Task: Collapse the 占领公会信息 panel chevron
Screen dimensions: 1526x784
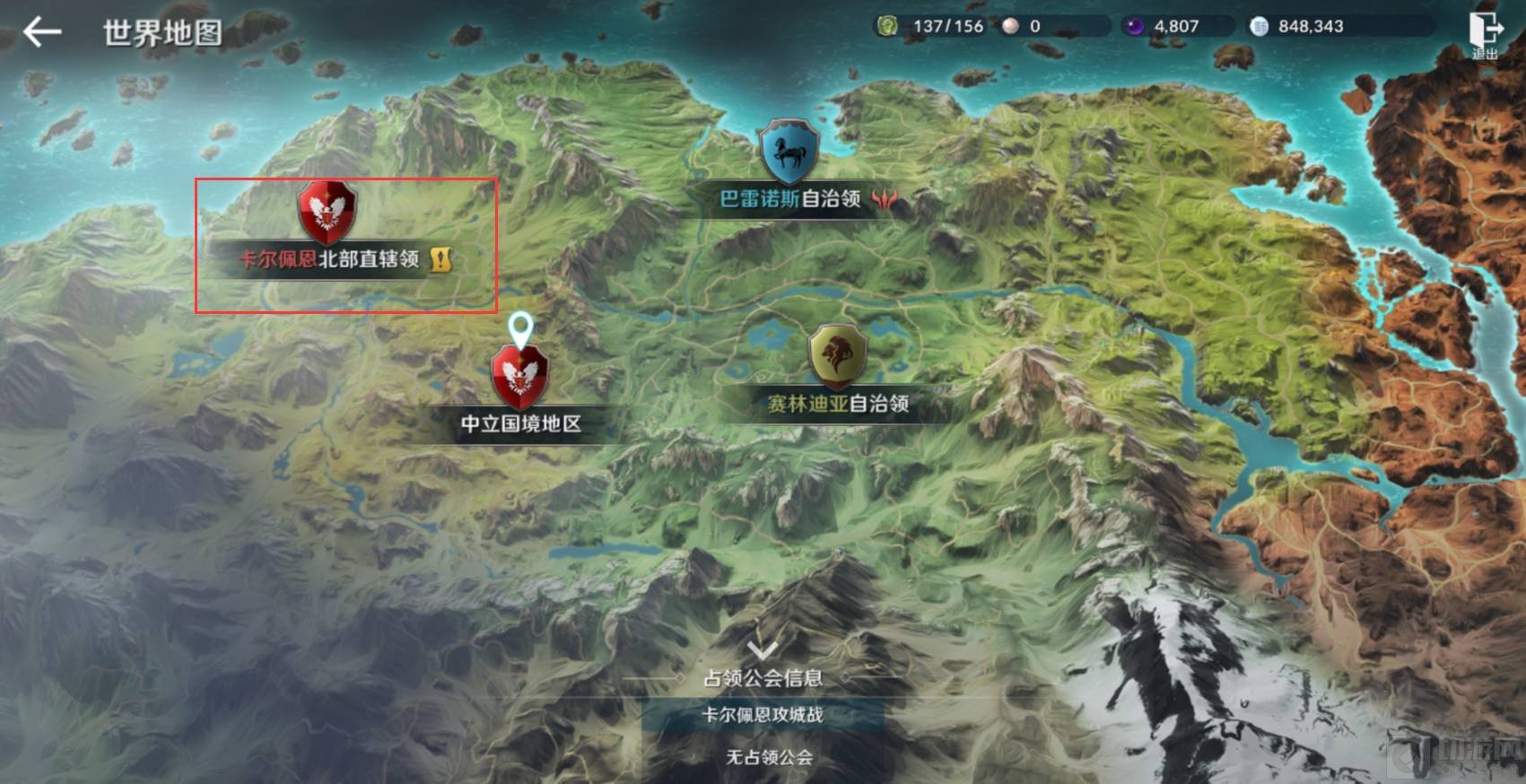Action: (763, 649)
